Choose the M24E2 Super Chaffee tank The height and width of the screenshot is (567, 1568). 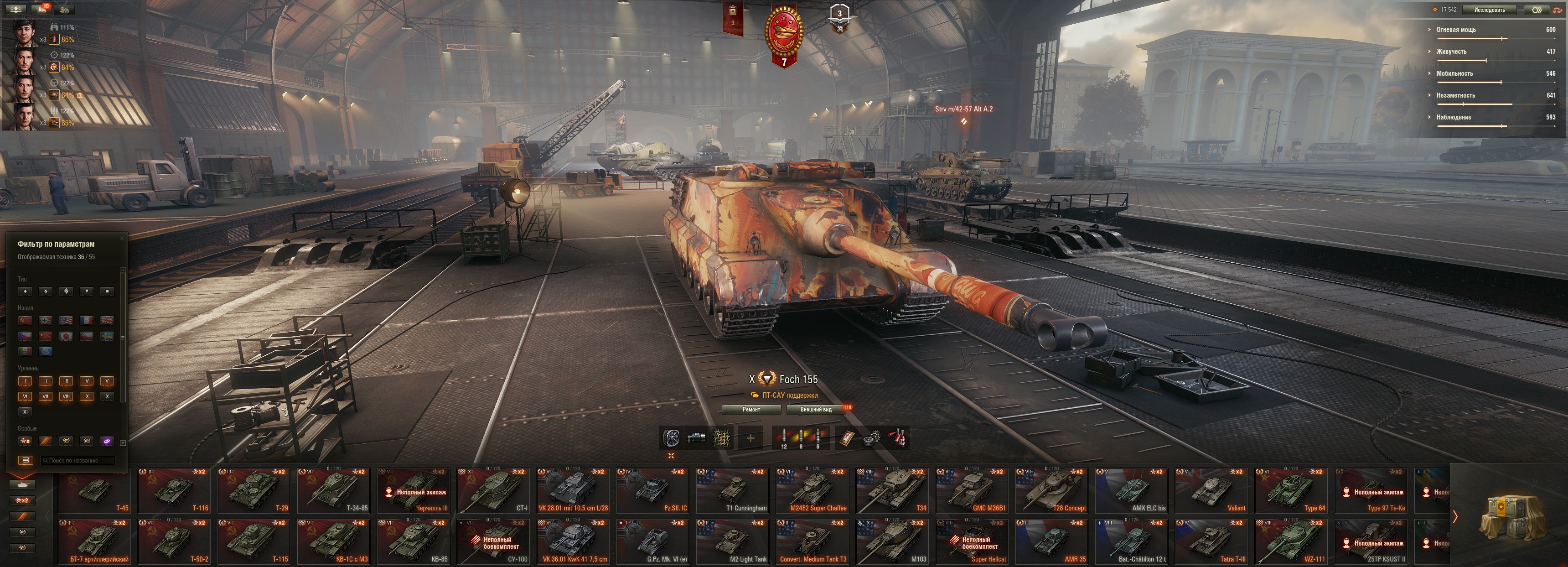(x=812, y=491)
